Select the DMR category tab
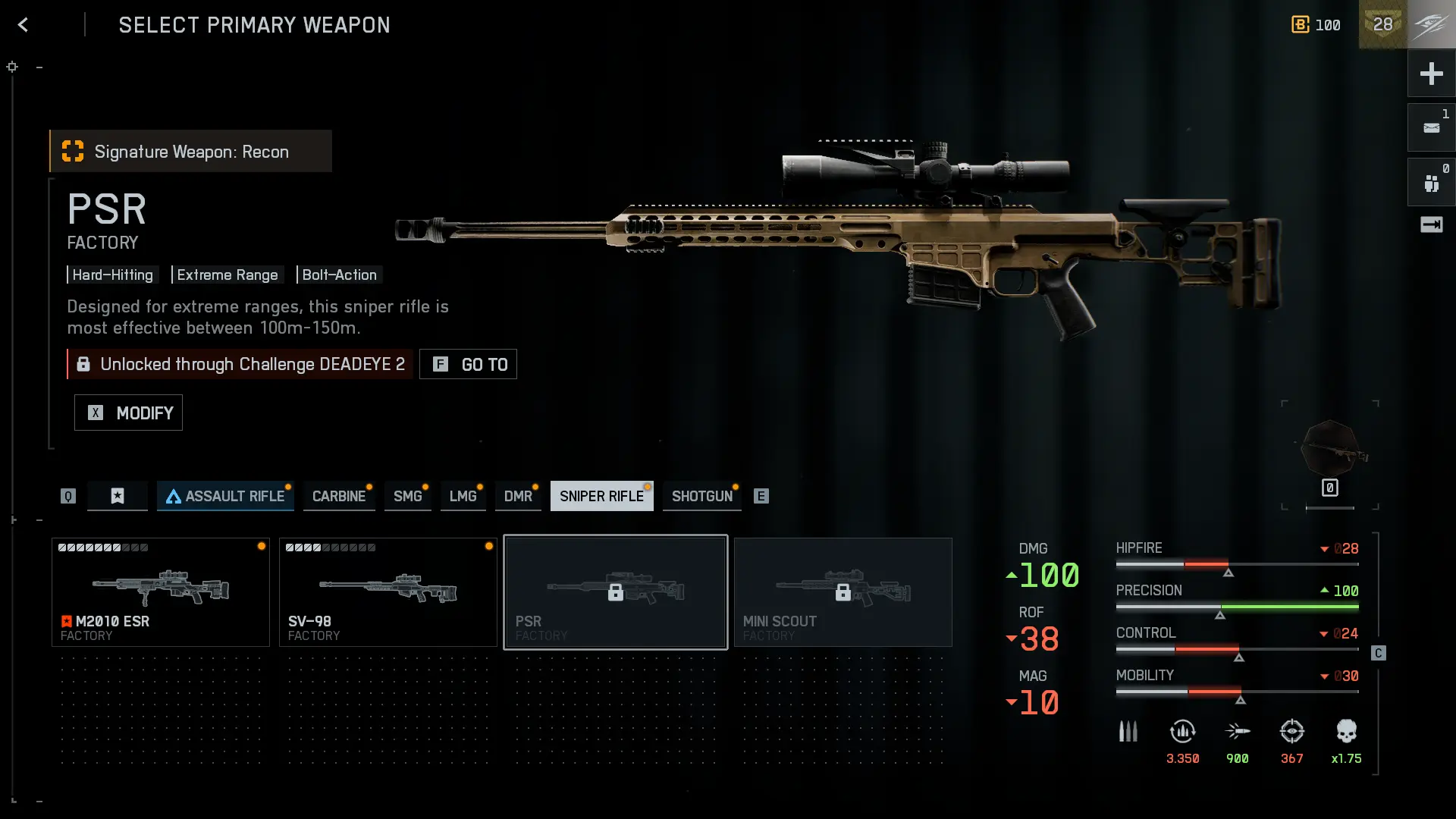 518,496
